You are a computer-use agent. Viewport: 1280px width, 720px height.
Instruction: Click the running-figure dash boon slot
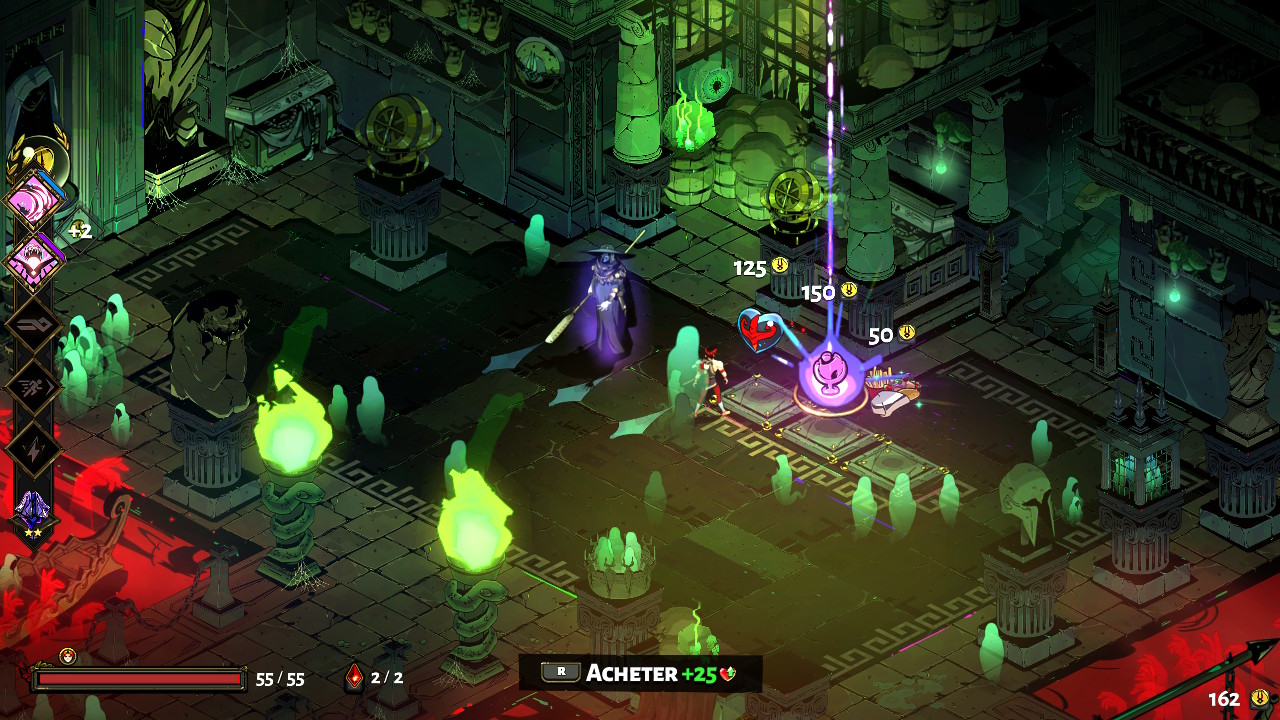pyautogui.click(x=34, y=387)
